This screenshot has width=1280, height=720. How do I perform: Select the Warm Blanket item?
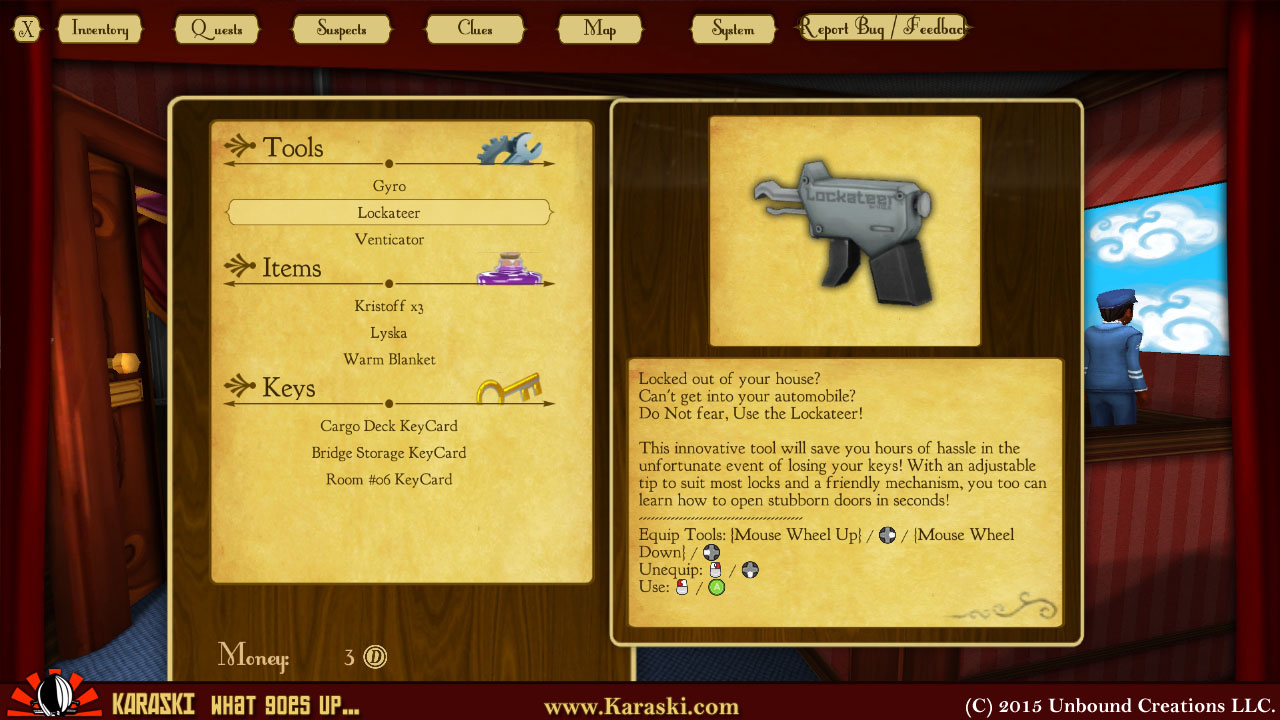pyautogui.click(x=388, y=359)
